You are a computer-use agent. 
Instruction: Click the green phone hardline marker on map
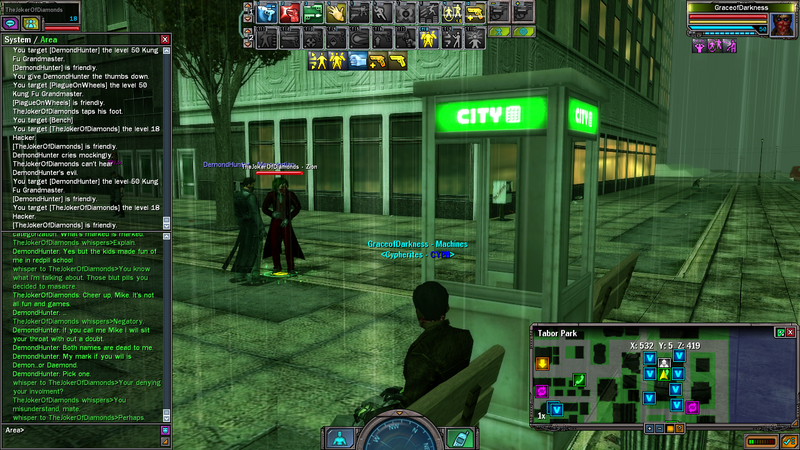coord(578,380)
